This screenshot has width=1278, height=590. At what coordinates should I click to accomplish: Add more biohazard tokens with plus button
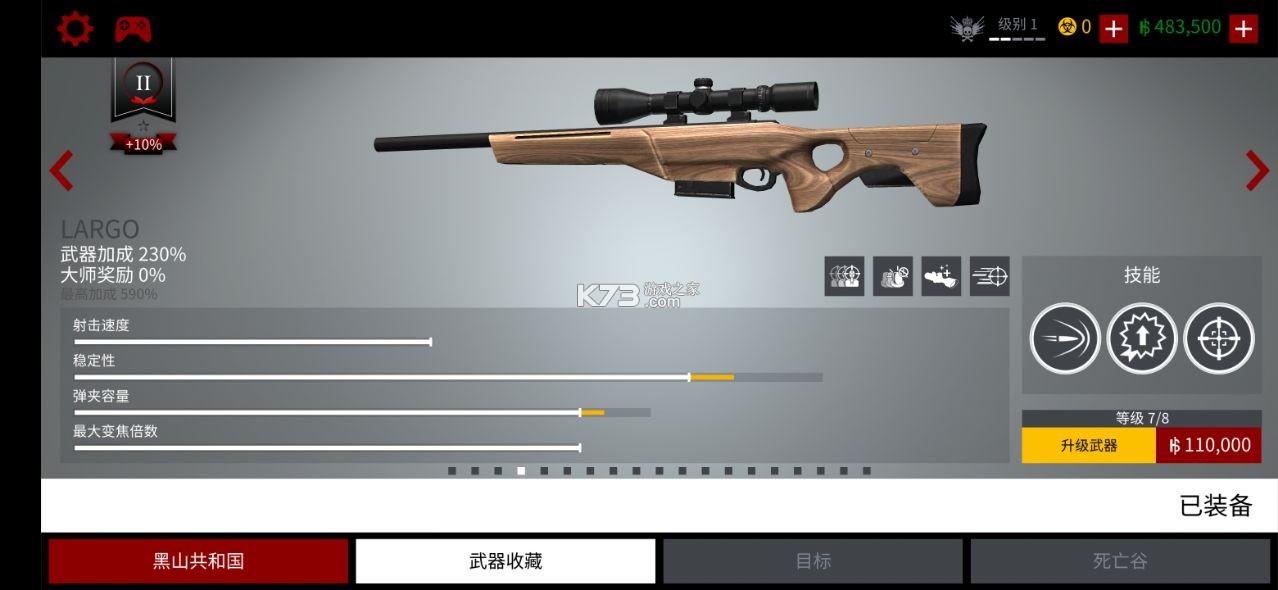click(1113, 28)
